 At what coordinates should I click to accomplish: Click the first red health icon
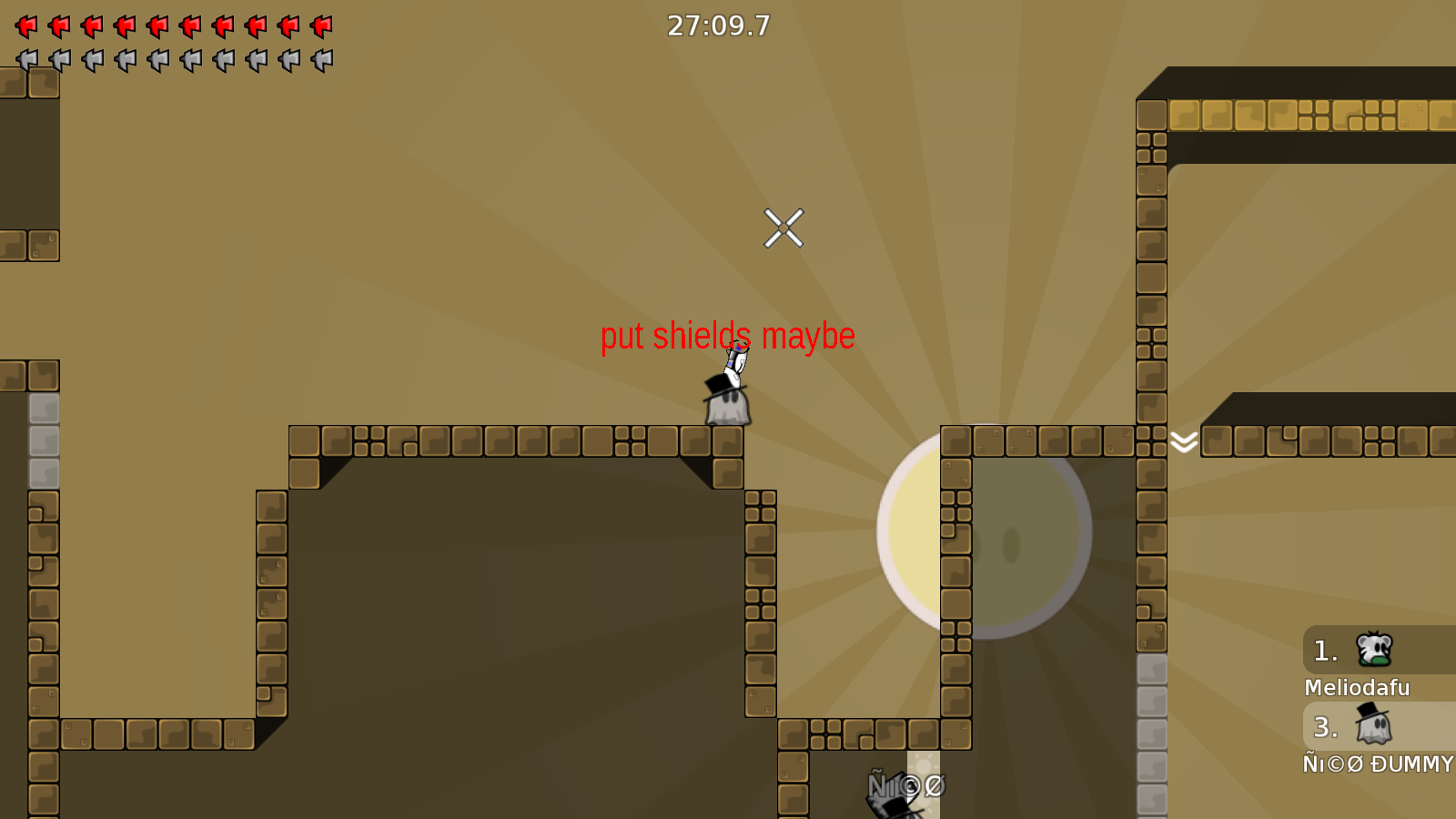(25, 26)
